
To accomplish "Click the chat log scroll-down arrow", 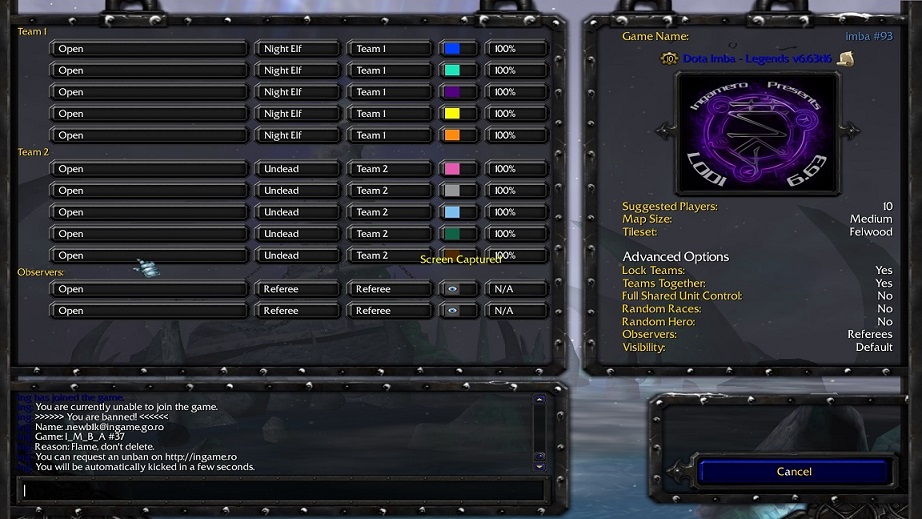I will [540, 466].
